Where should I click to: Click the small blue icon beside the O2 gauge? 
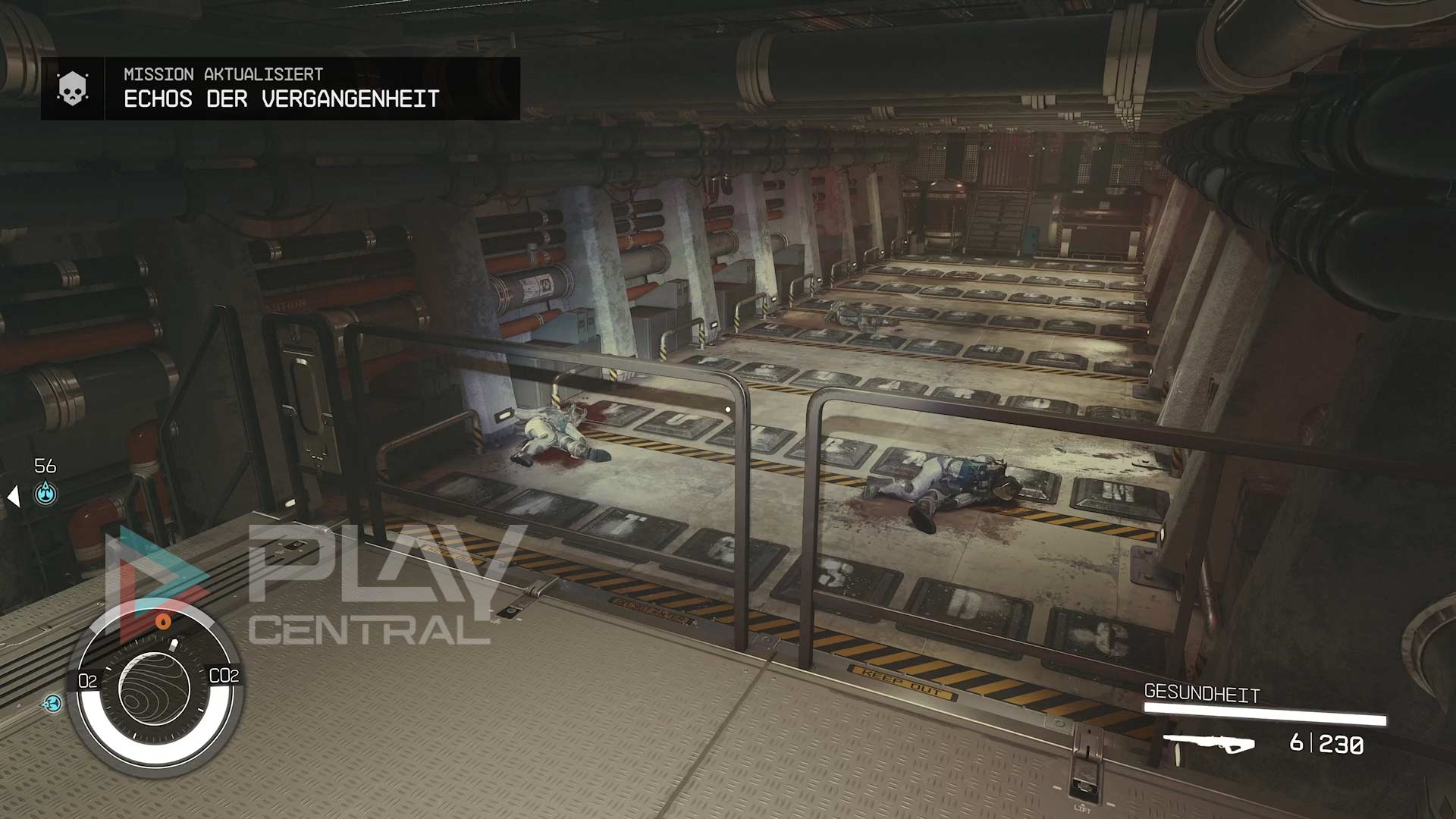(52, 704)
